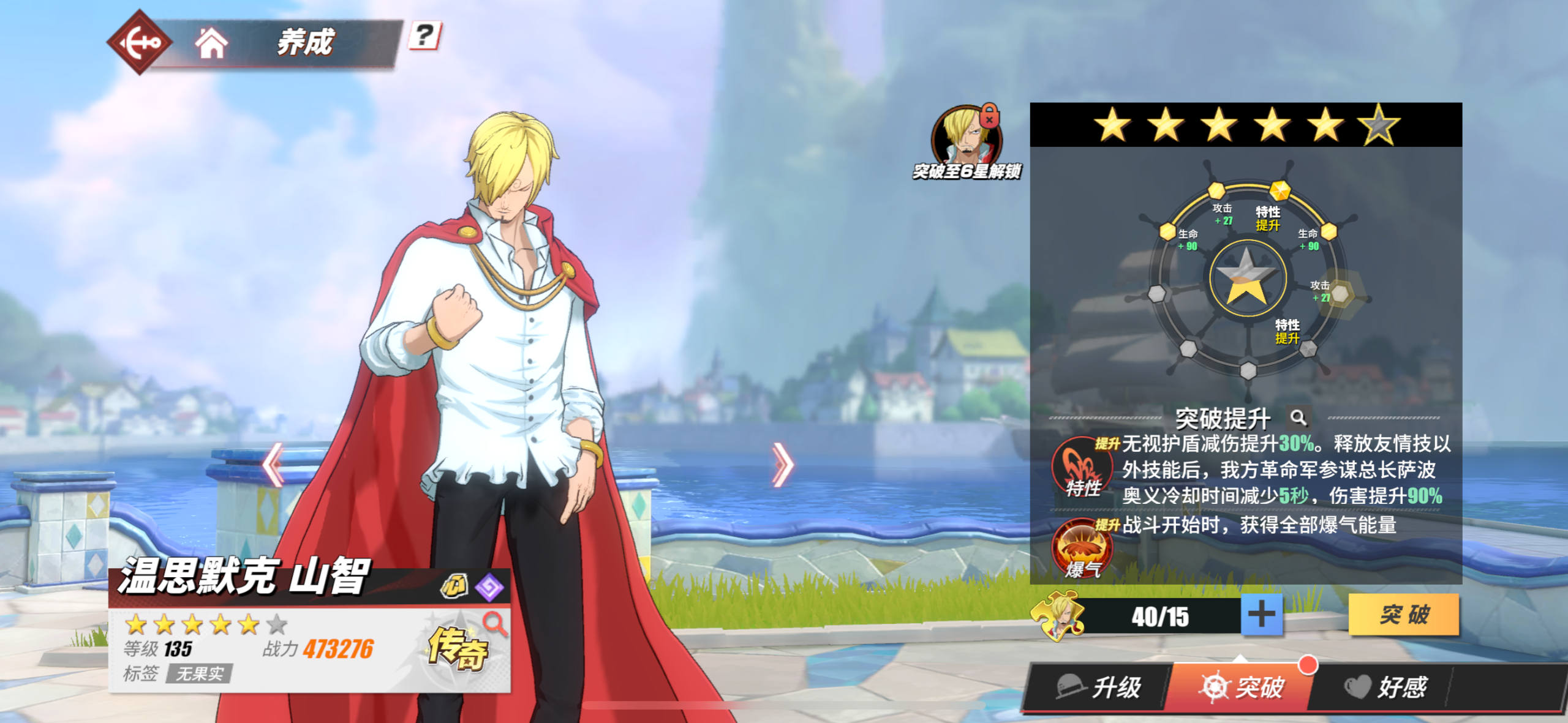Switch to the 升级 level-up tab
Image resolution: width=1568 pixels, height=723 pixels.
coord(1099,687)
